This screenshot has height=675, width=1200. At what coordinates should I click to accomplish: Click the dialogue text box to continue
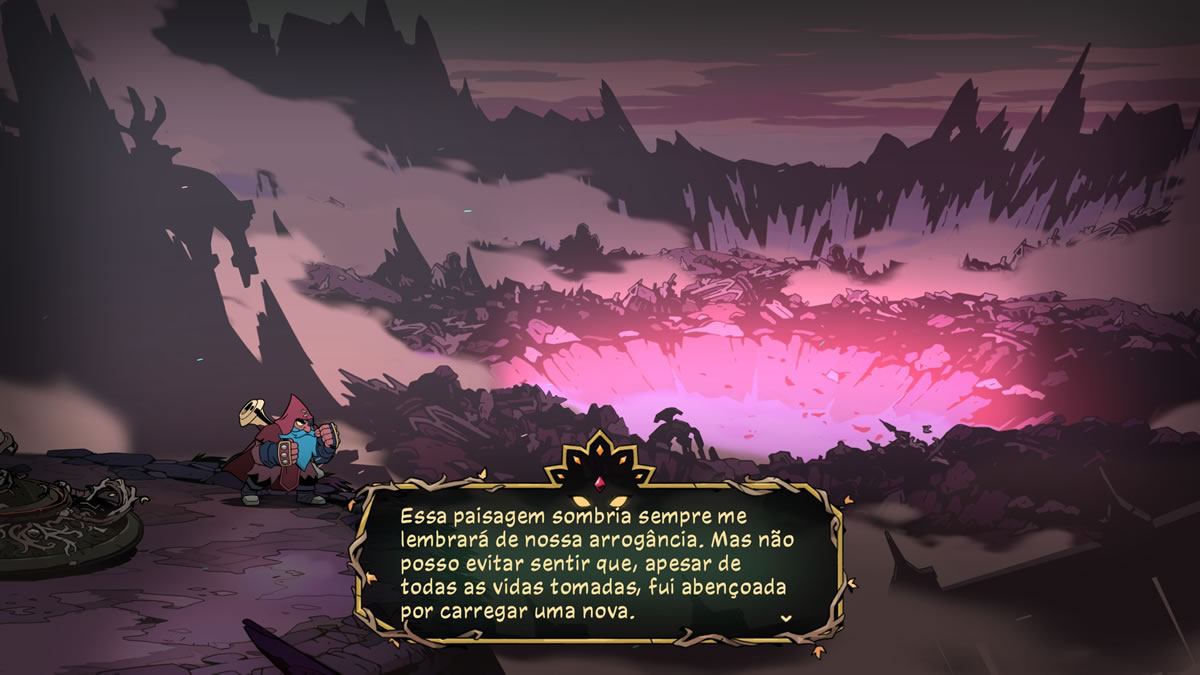[x=598, y=564]
